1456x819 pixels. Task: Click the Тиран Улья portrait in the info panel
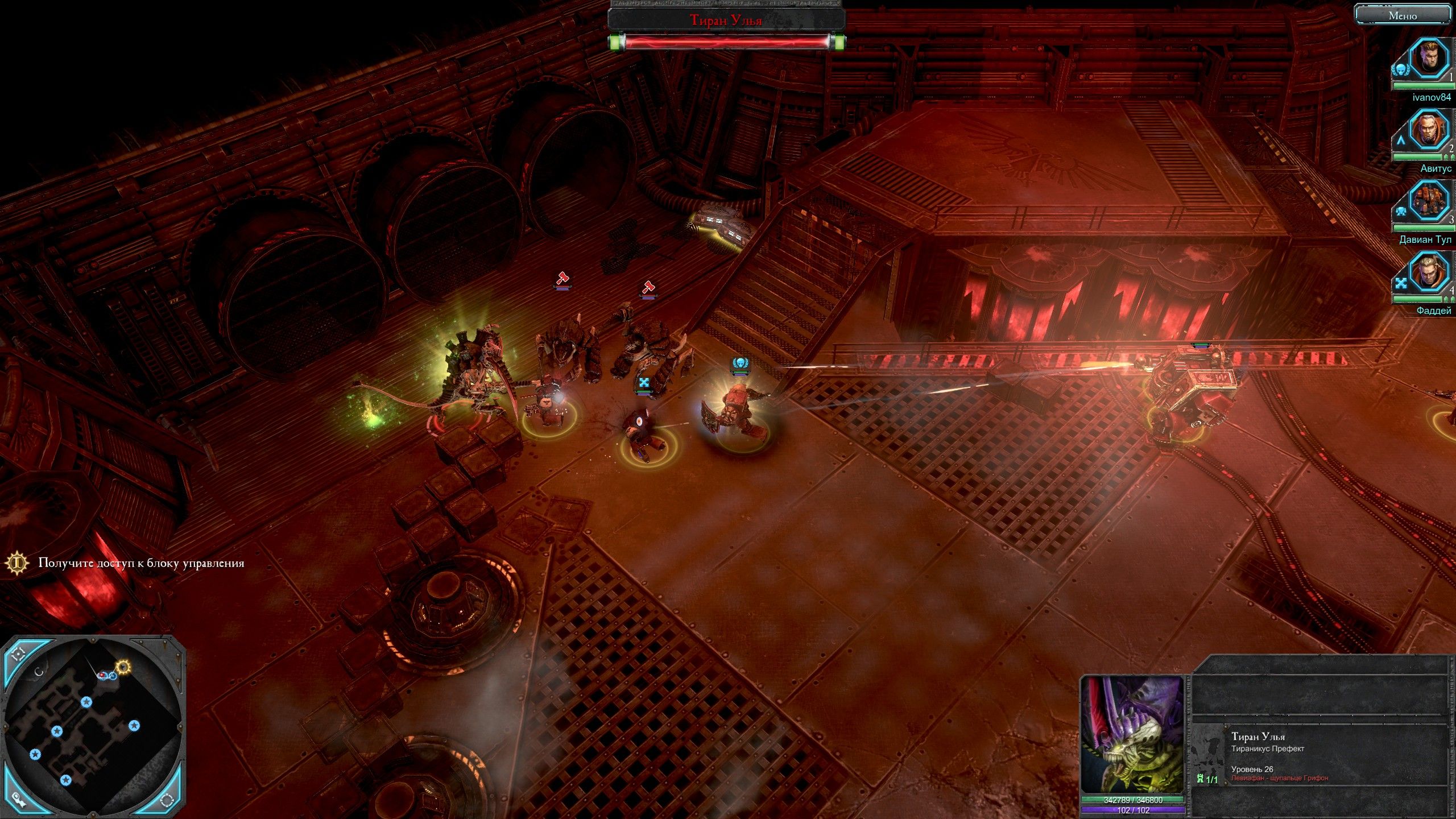tap(1132, 734)
